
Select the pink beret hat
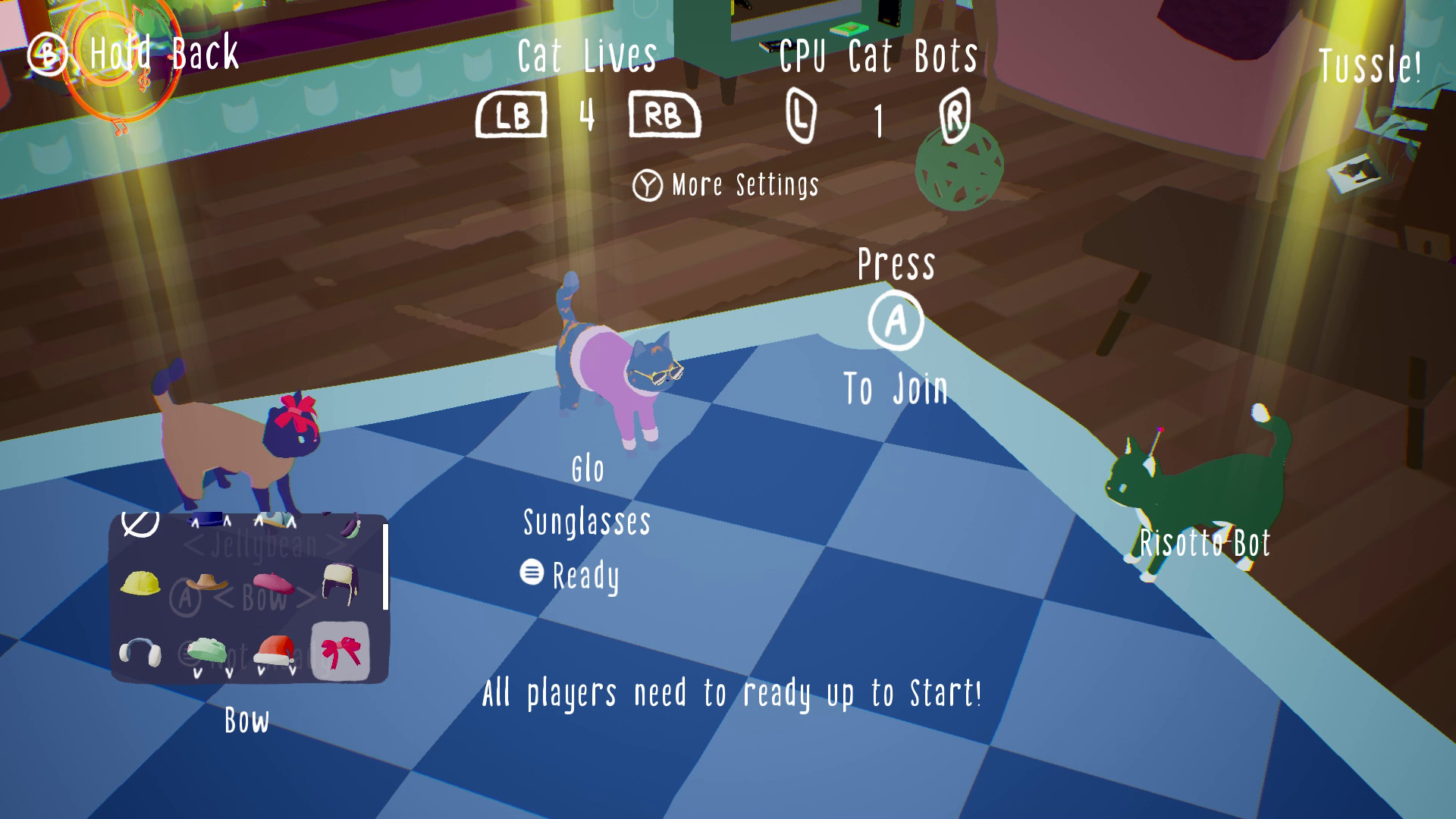[x=273, y=584]
